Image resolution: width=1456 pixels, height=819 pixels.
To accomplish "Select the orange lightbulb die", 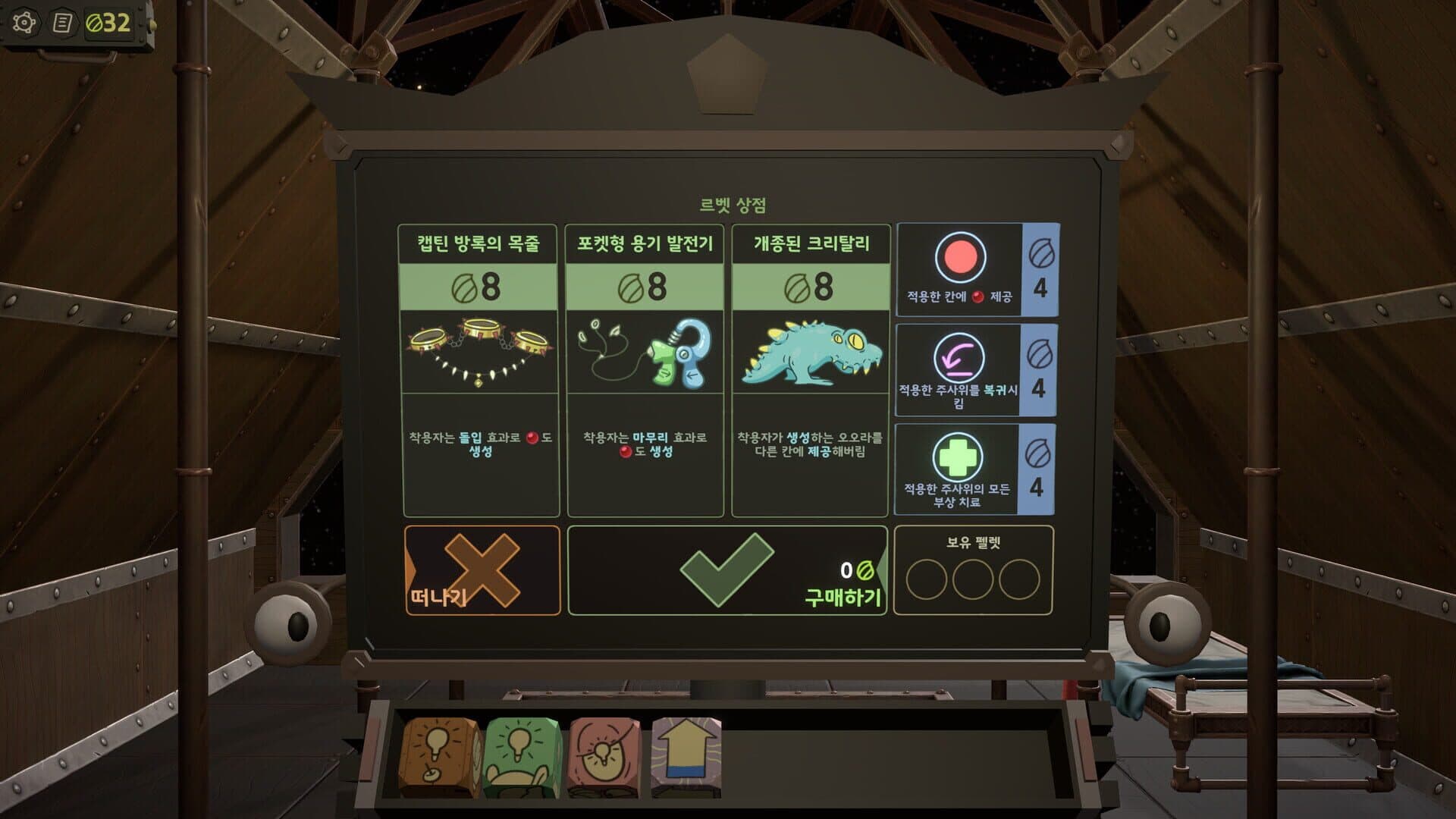I will [x=441, y=757].
